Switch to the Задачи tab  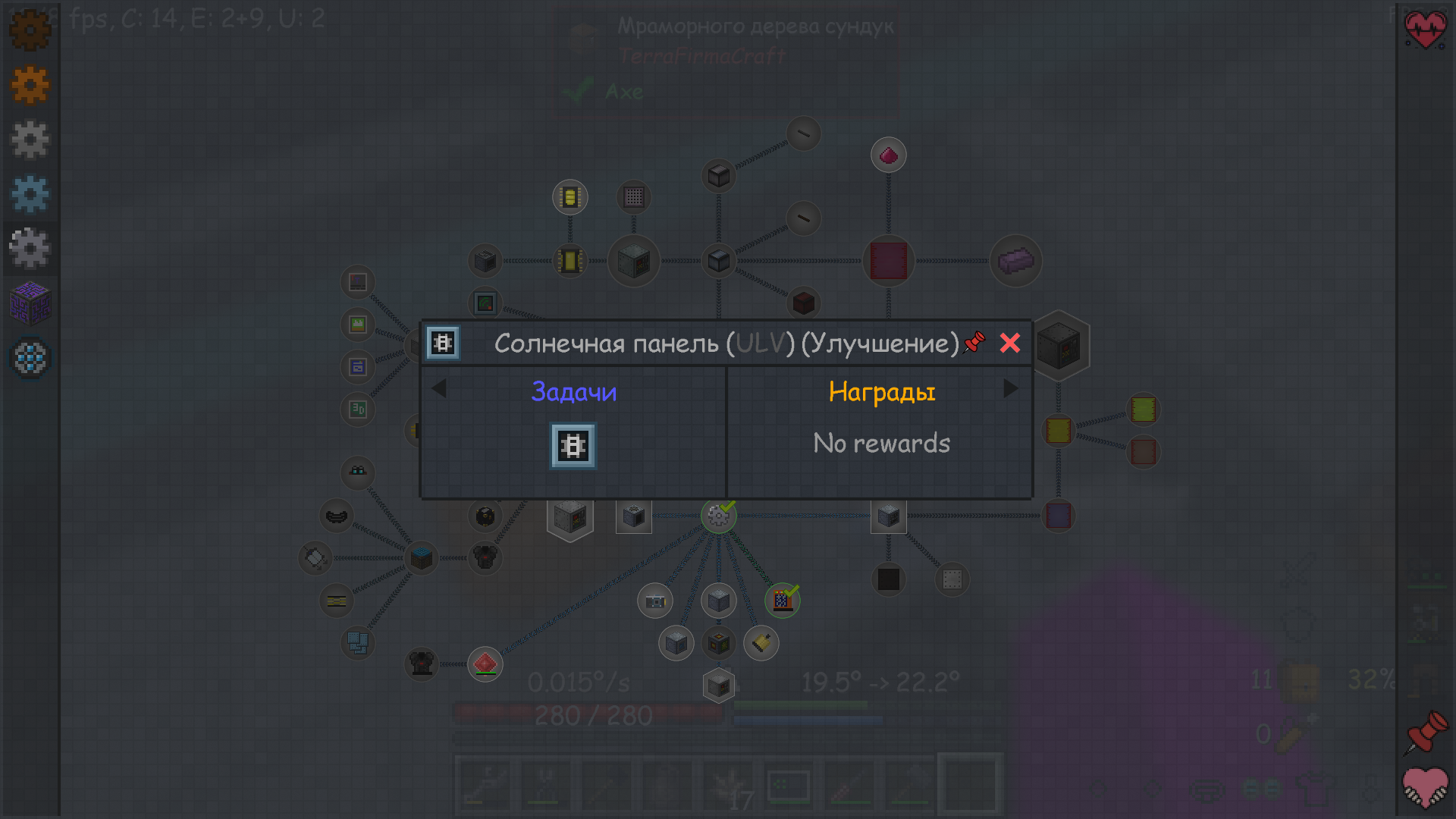click(x=574, y=391)
